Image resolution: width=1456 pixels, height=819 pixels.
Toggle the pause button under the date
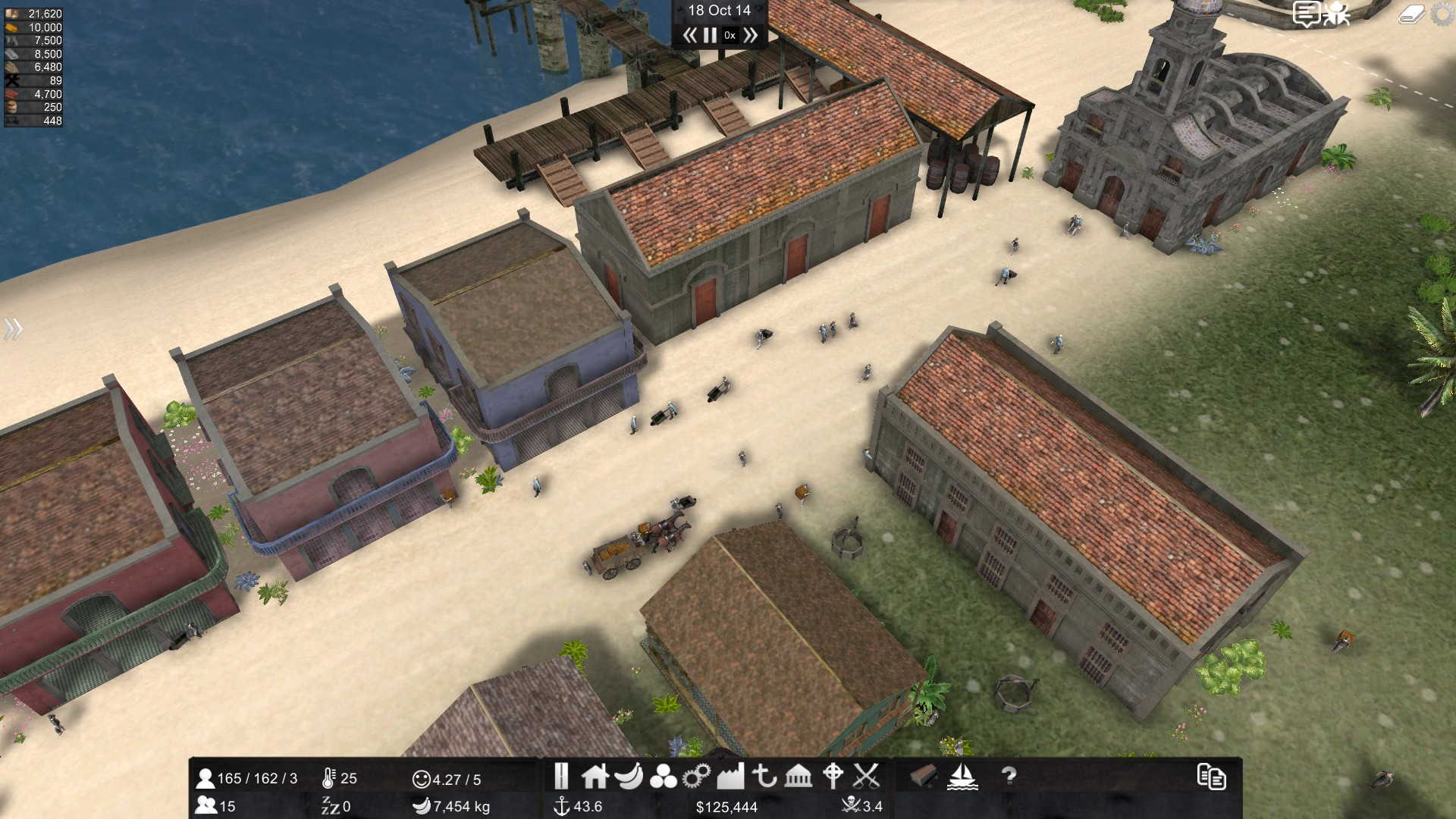click(710, 35)
